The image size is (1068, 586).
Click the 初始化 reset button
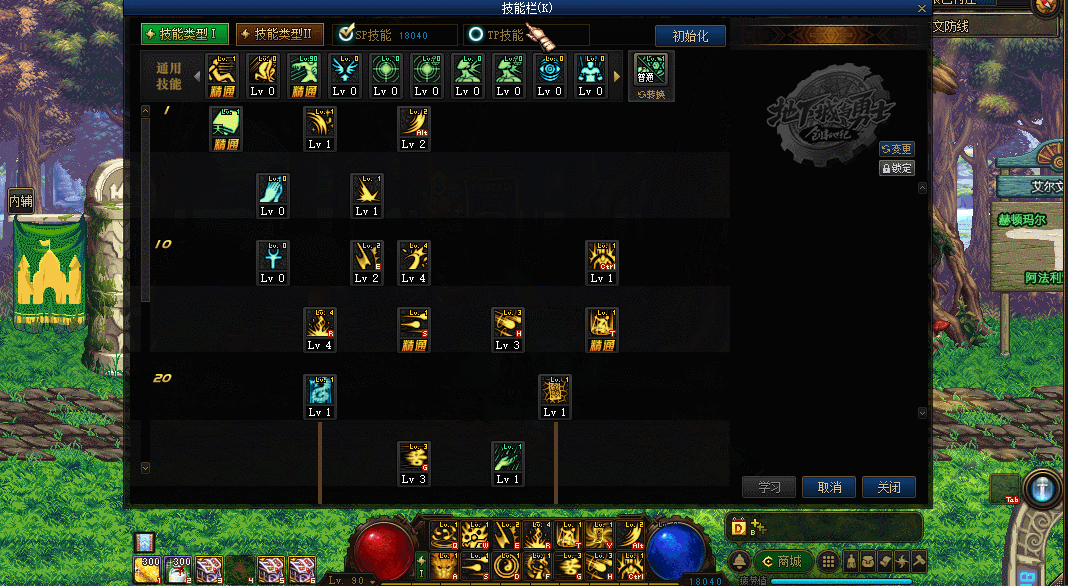690,36
